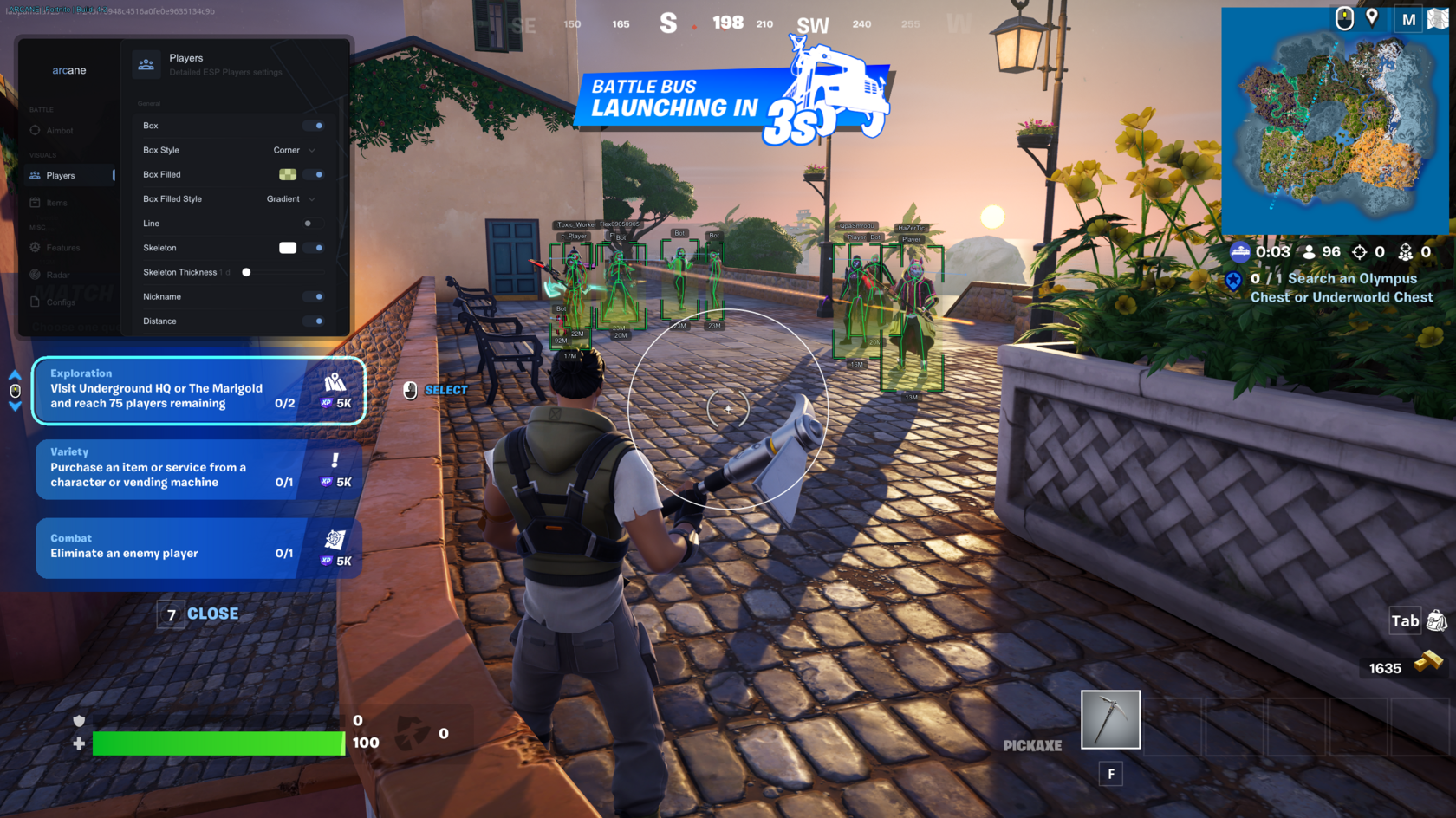
Task: Open the Box Style Corner dropdown
Action: [x=290, y=149]
